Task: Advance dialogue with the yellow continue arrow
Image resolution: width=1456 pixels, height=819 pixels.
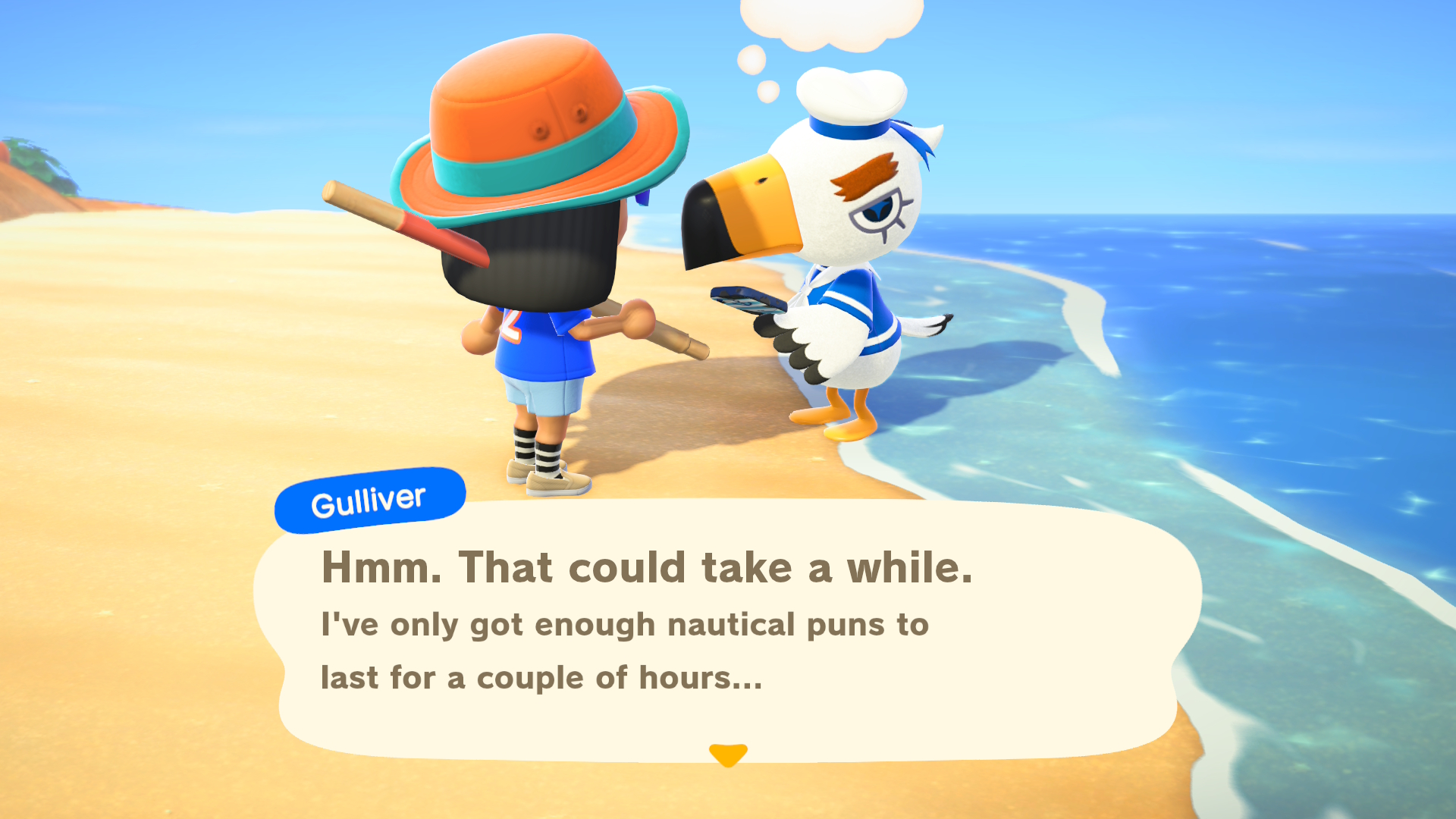Action: tap(728, 755)
